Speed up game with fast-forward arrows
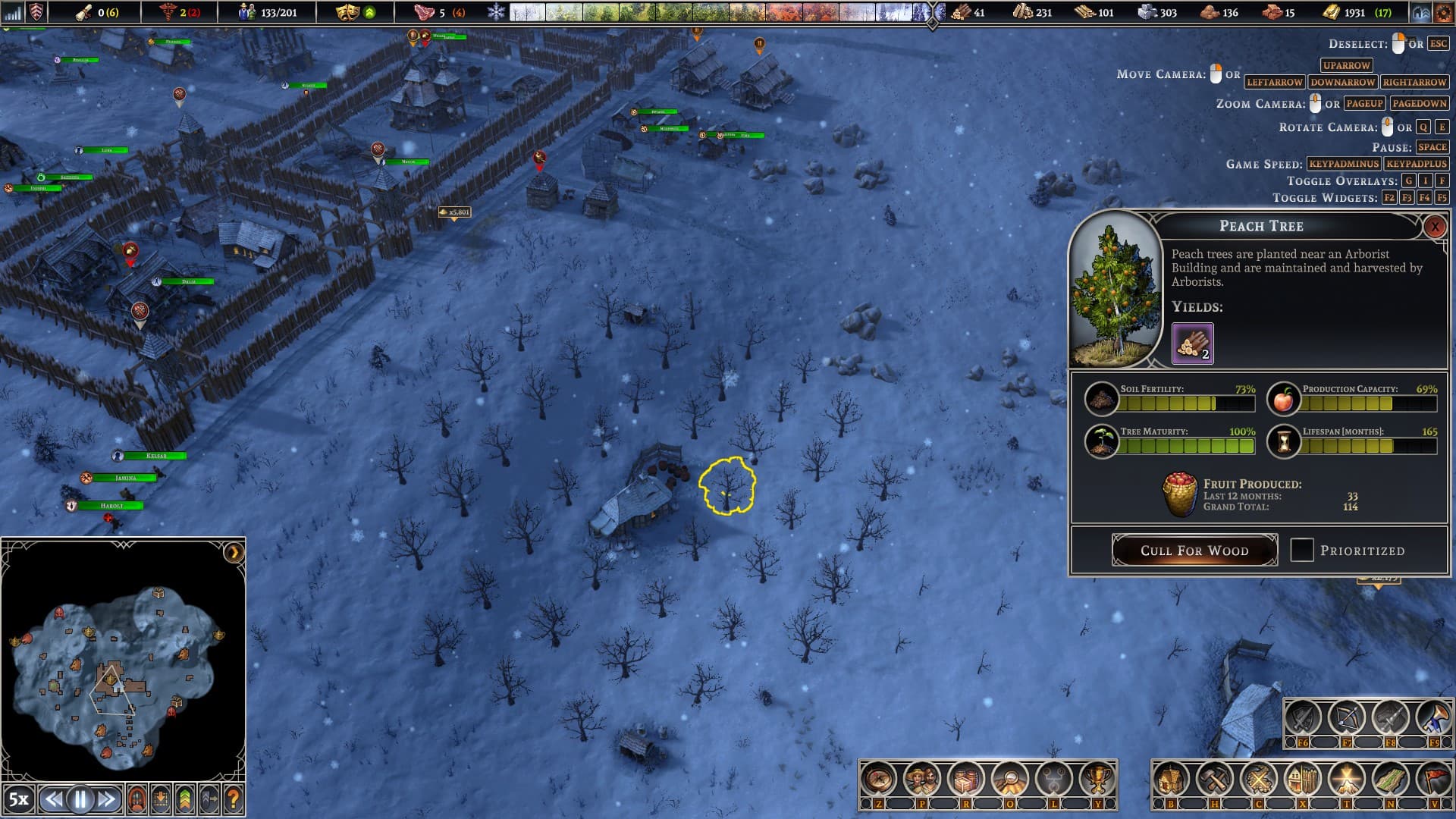The width and height of the screenshot is (1456, 819). point(107,799)
